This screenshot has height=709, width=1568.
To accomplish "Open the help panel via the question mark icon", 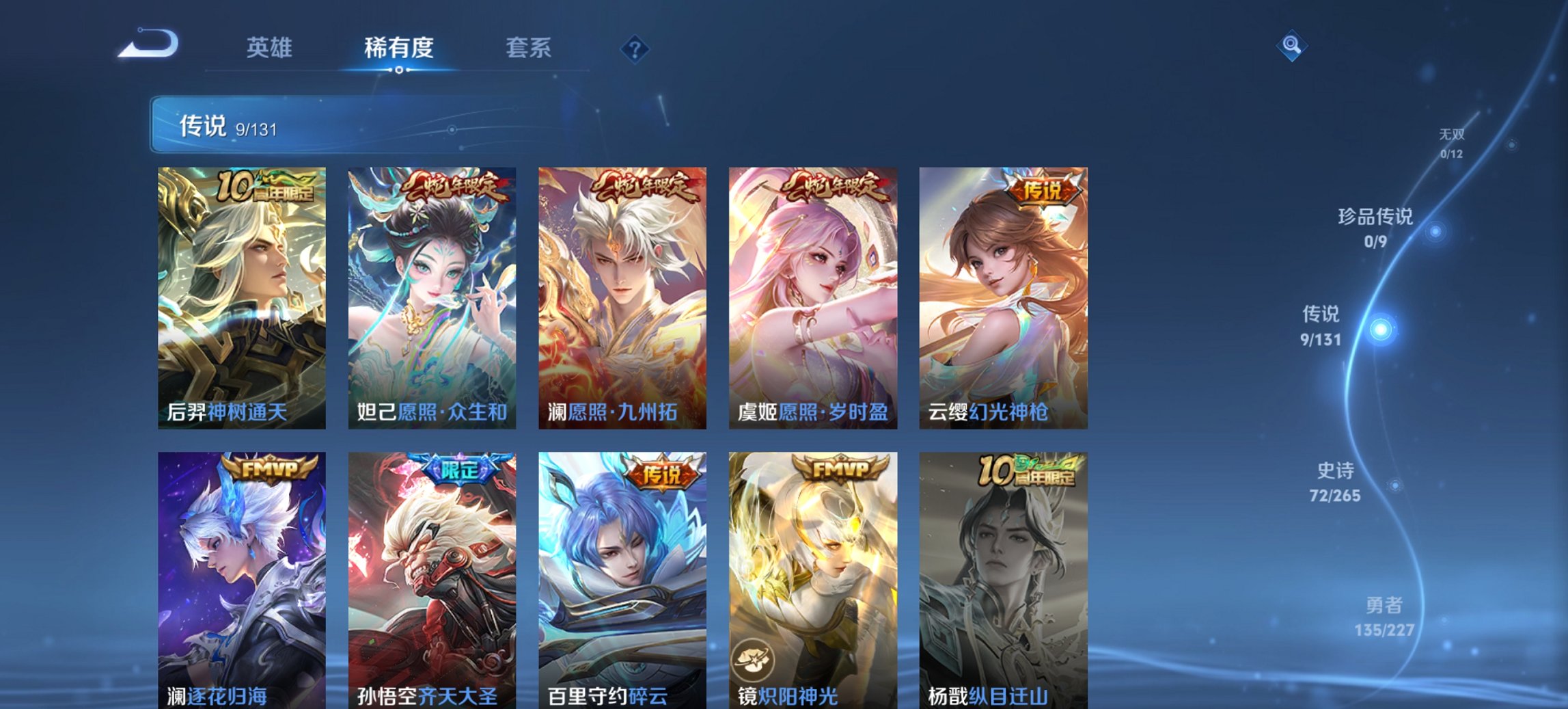I will pos(632,48).
